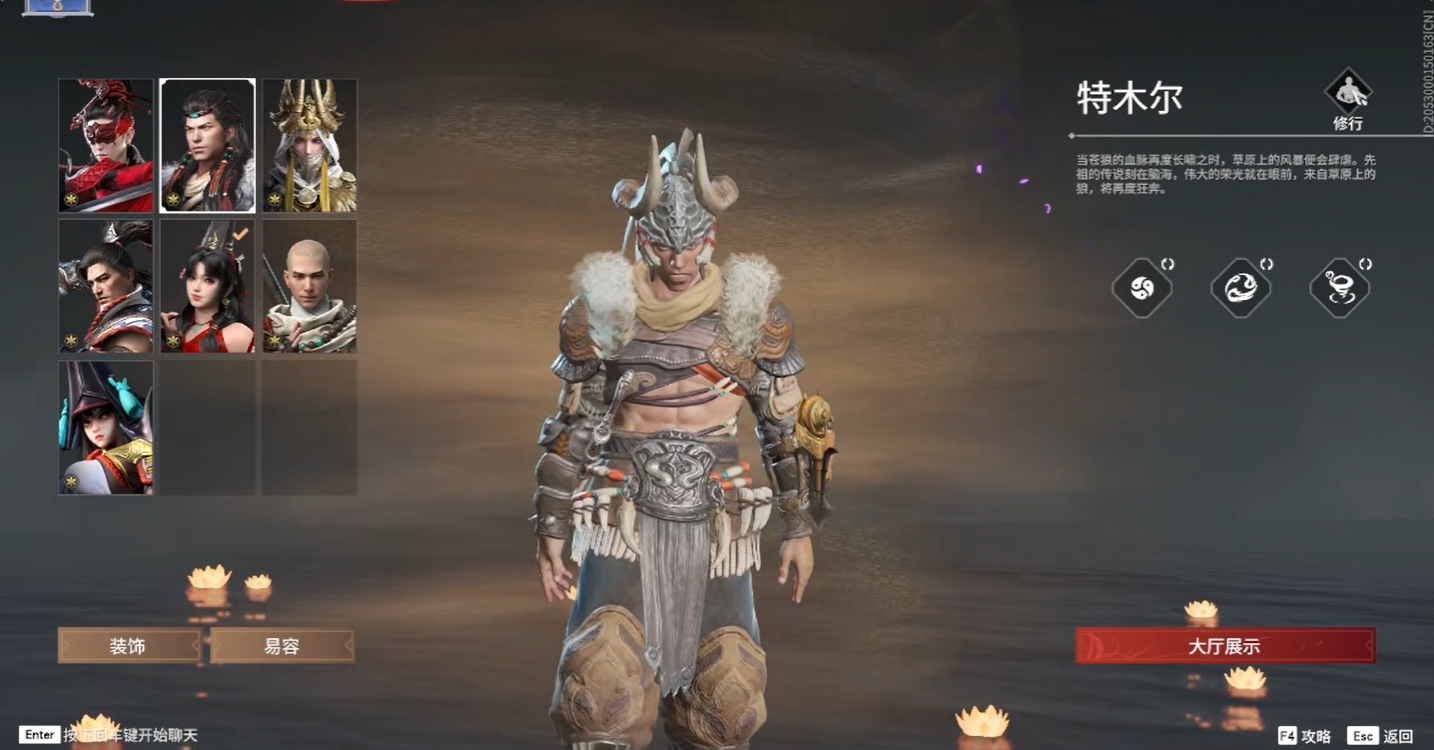The width and height of the screenshot is (1434, 750).
Task: Choose the golden-horned crown hero portrait
Action: click(x=310, y=146)
